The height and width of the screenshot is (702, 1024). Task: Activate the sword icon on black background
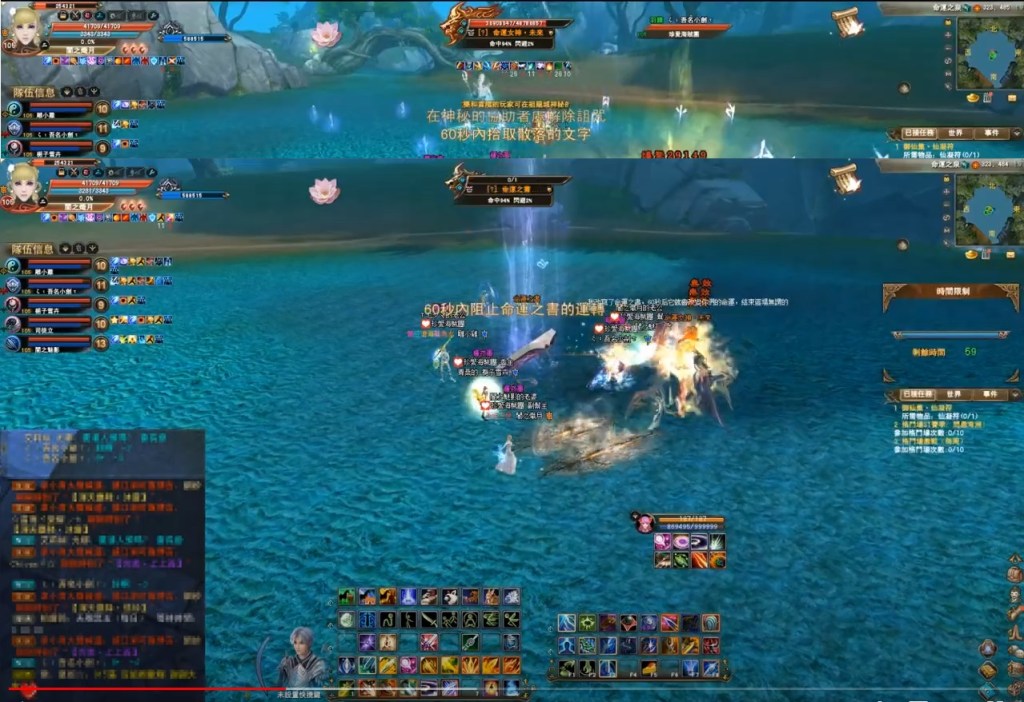coord(428,620)
